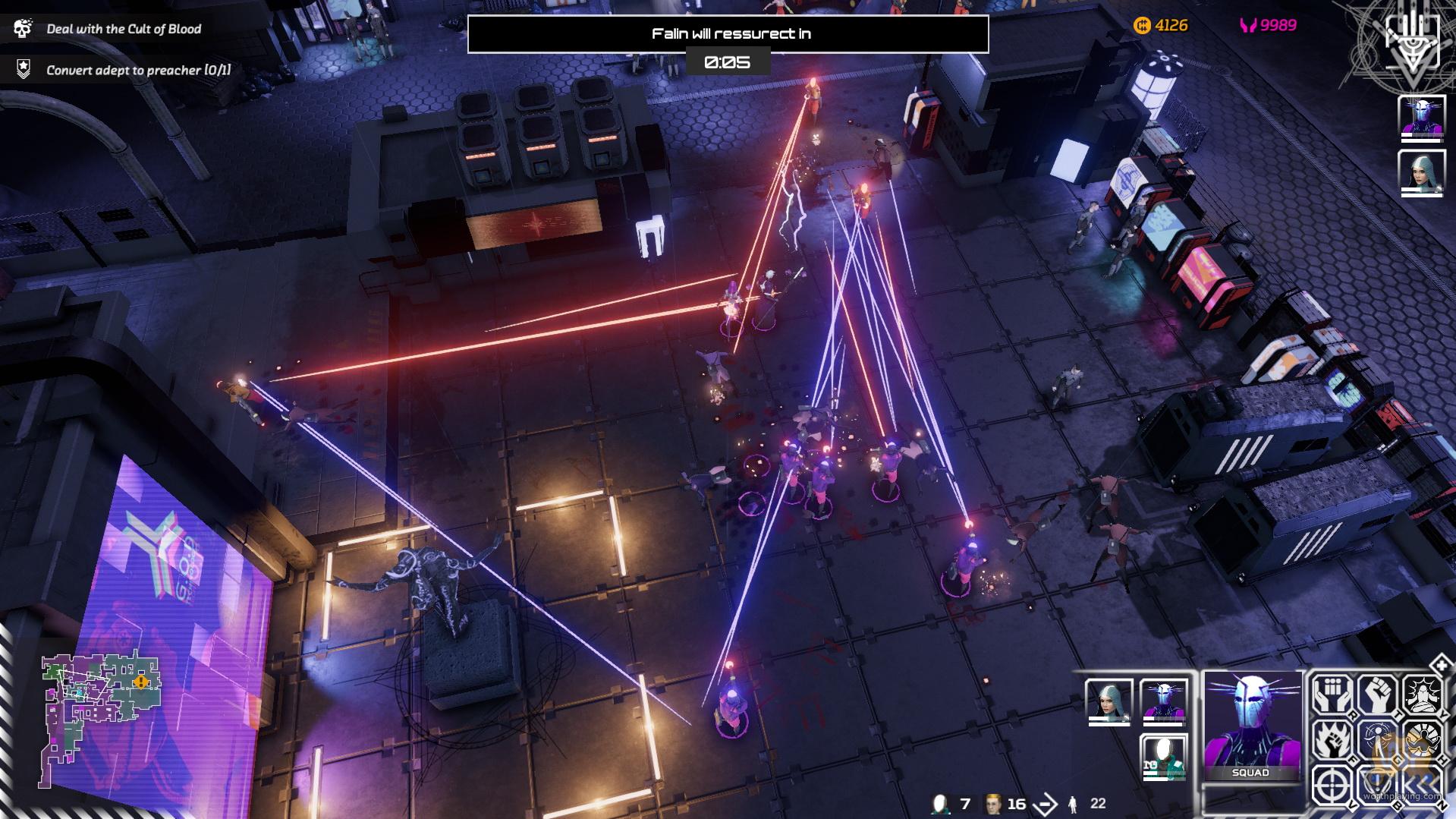Image resolution: width=1456 pixels, height=819 pixels.
Task: Click the large SQUAD portrait
Action: coord(1250,725)
